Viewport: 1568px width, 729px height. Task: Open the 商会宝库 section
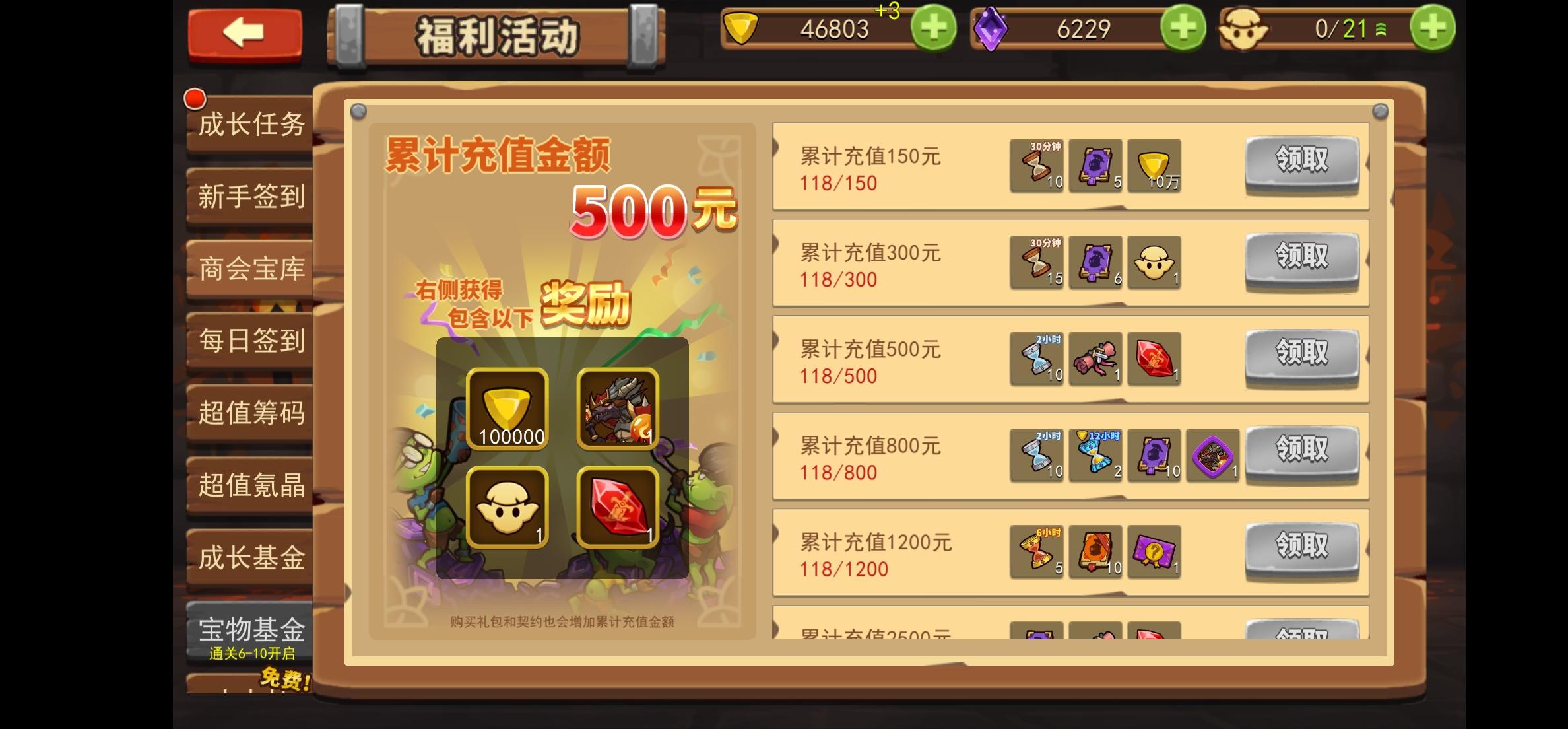251,269
